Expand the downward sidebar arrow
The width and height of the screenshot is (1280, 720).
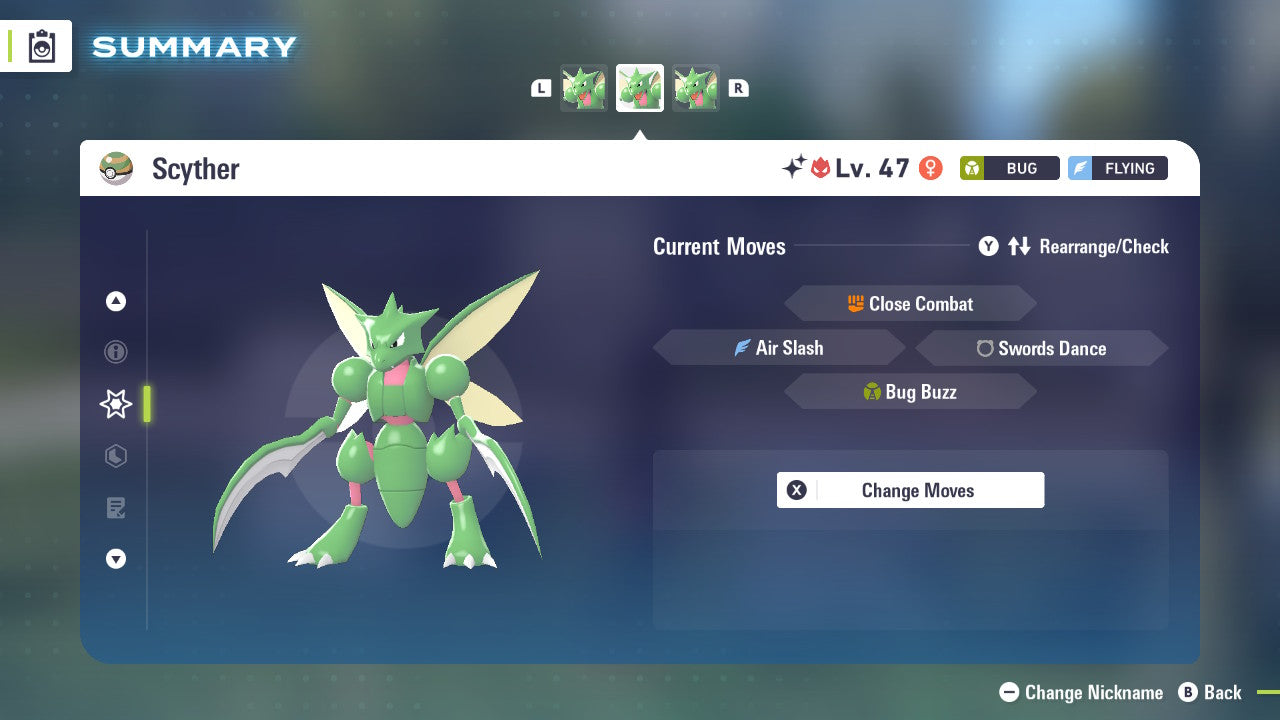(115, 559)
